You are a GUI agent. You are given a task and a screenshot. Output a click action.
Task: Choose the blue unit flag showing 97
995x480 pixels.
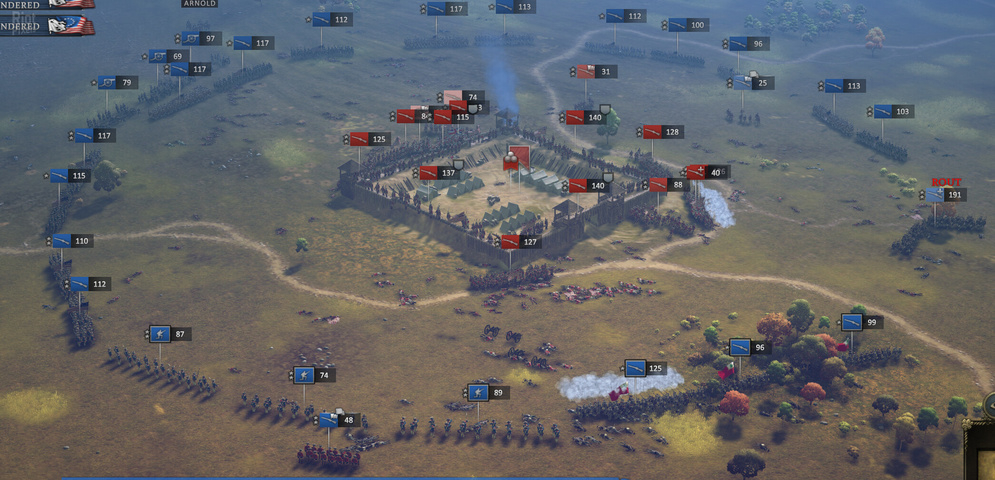click(x=188, y=39)
